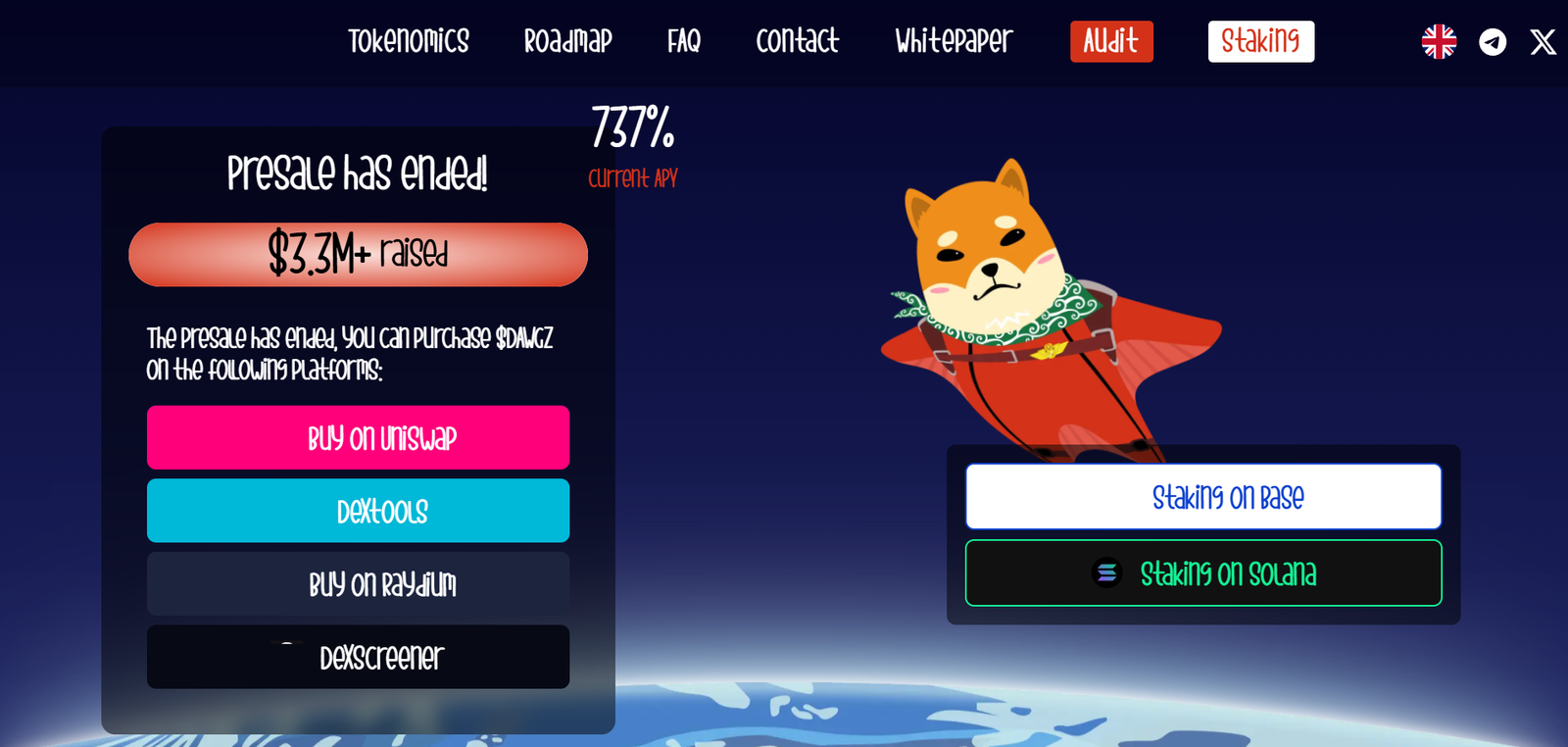Open the FAQ page
Image resolution: width=1568 pixels, height=747 pixels.
click(x=684, y=41)
